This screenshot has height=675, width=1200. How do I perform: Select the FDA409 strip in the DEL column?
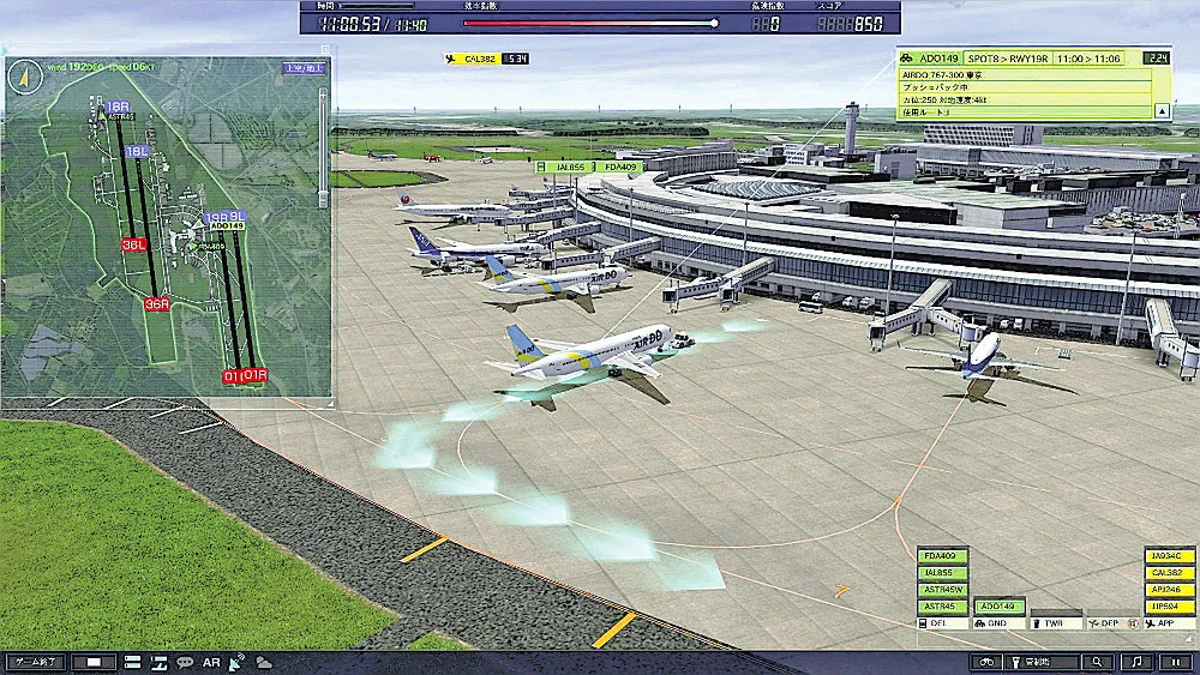coord(942,556)
